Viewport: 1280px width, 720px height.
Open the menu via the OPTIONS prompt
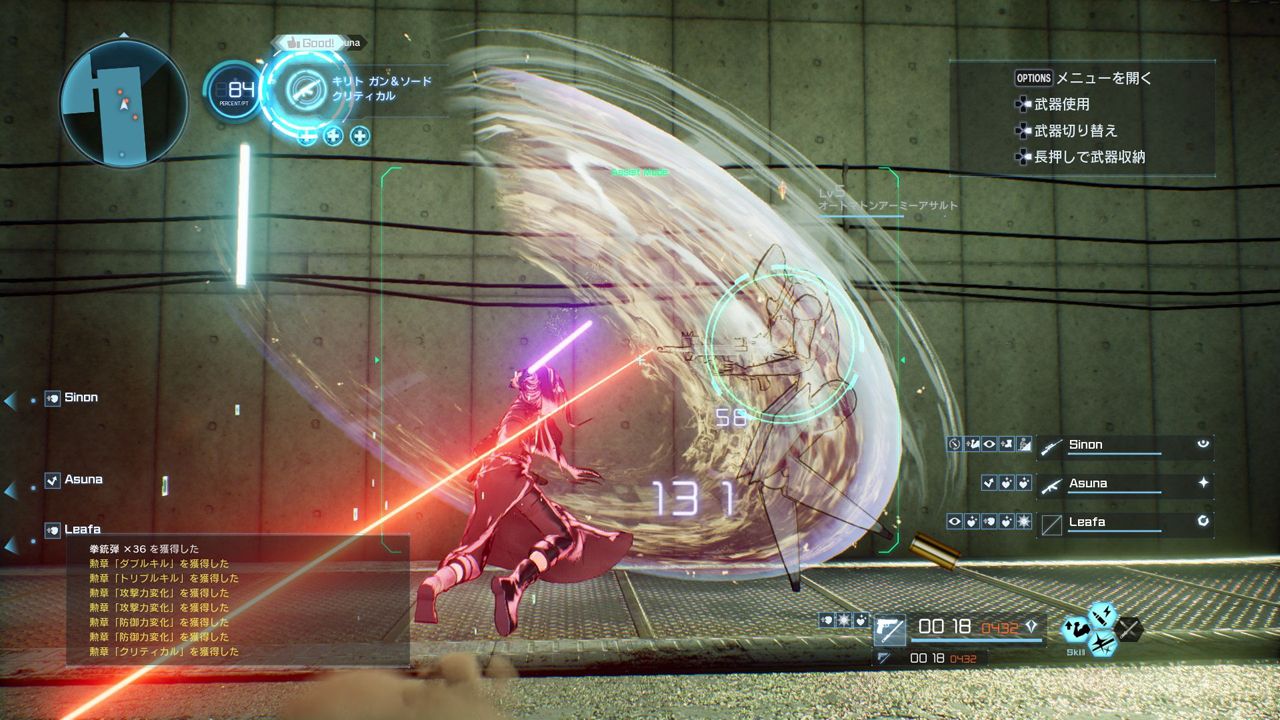click(x=1032, y=78)
